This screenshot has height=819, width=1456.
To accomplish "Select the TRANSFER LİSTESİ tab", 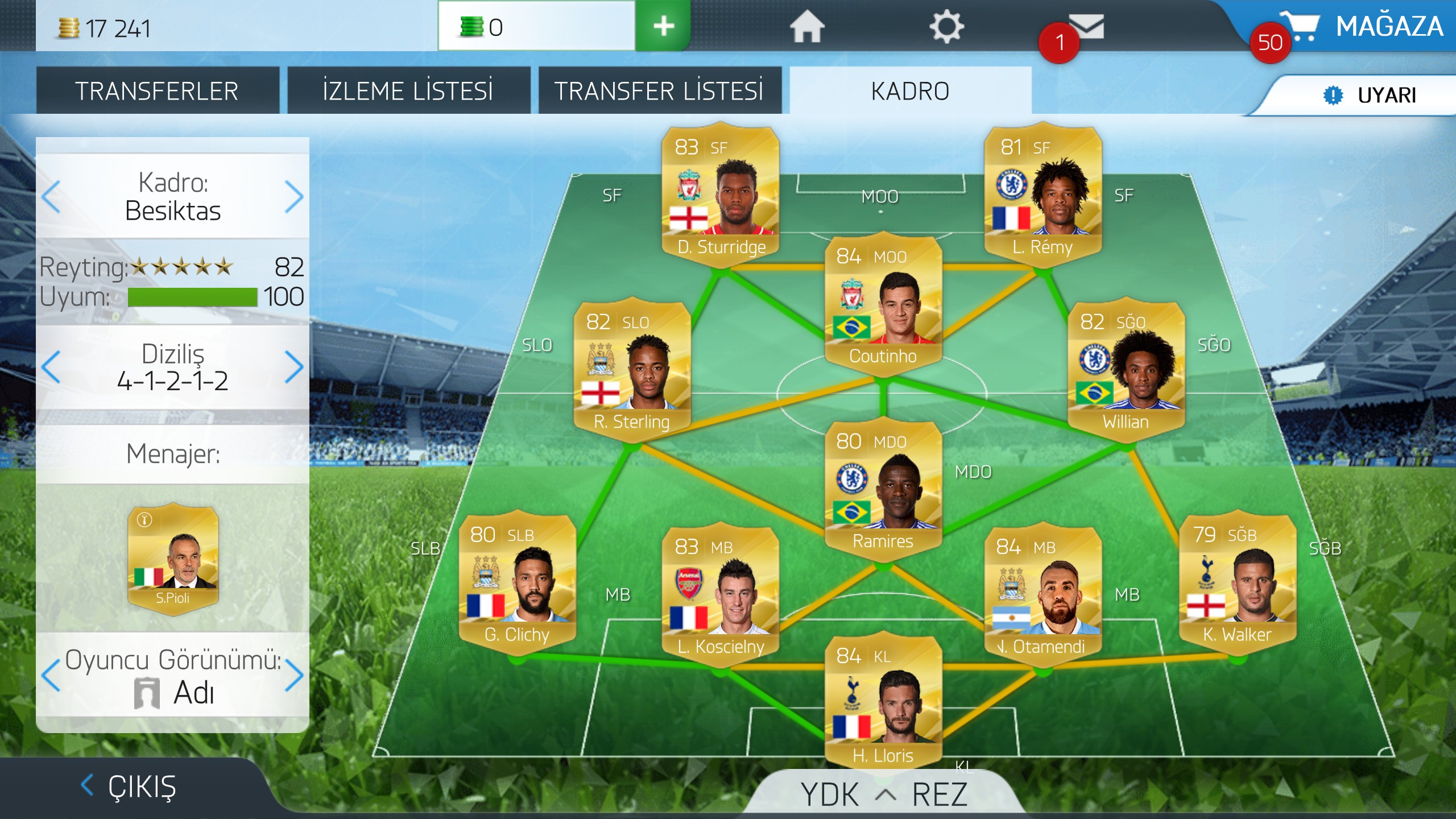I will click(x=659, y=91).
